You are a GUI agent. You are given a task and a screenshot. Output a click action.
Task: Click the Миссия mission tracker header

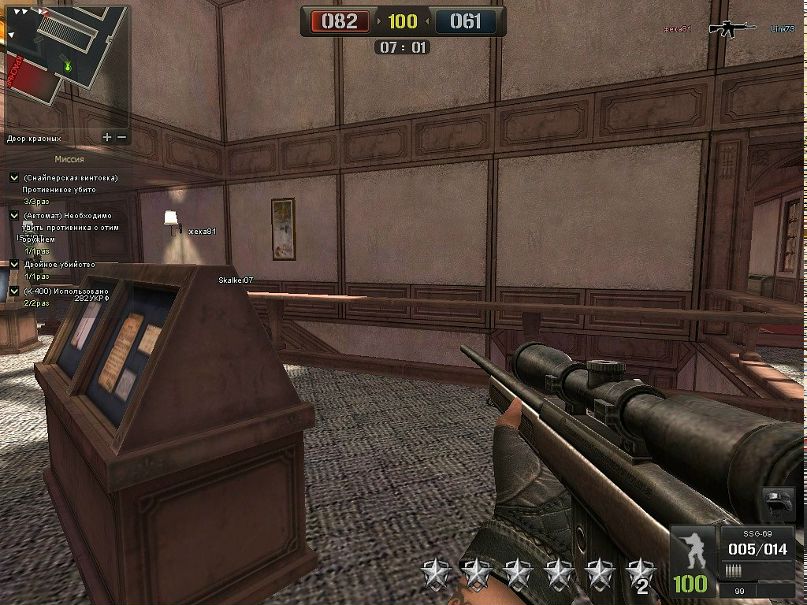[x=69, y=159]
